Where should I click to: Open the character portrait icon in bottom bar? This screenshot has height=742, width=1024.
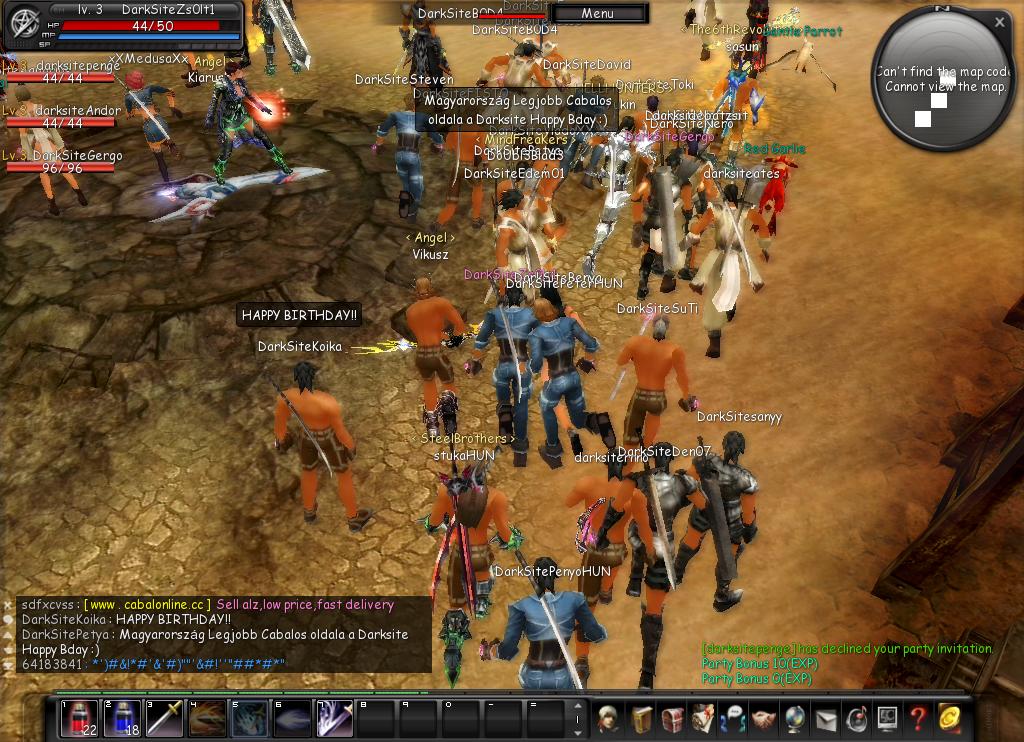pos(608,718)
